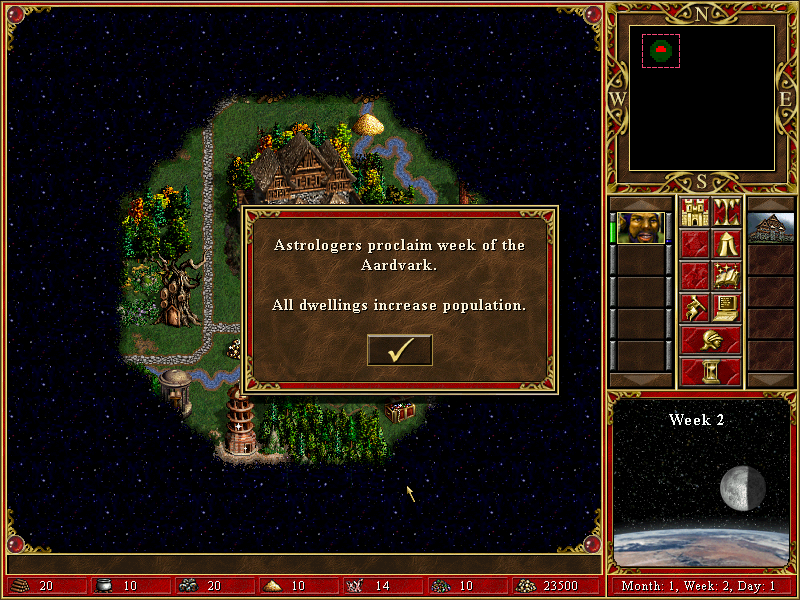Select the town thumbnail in the town list
This screenshot has width=800, height=600.
(x=770, y=227)
